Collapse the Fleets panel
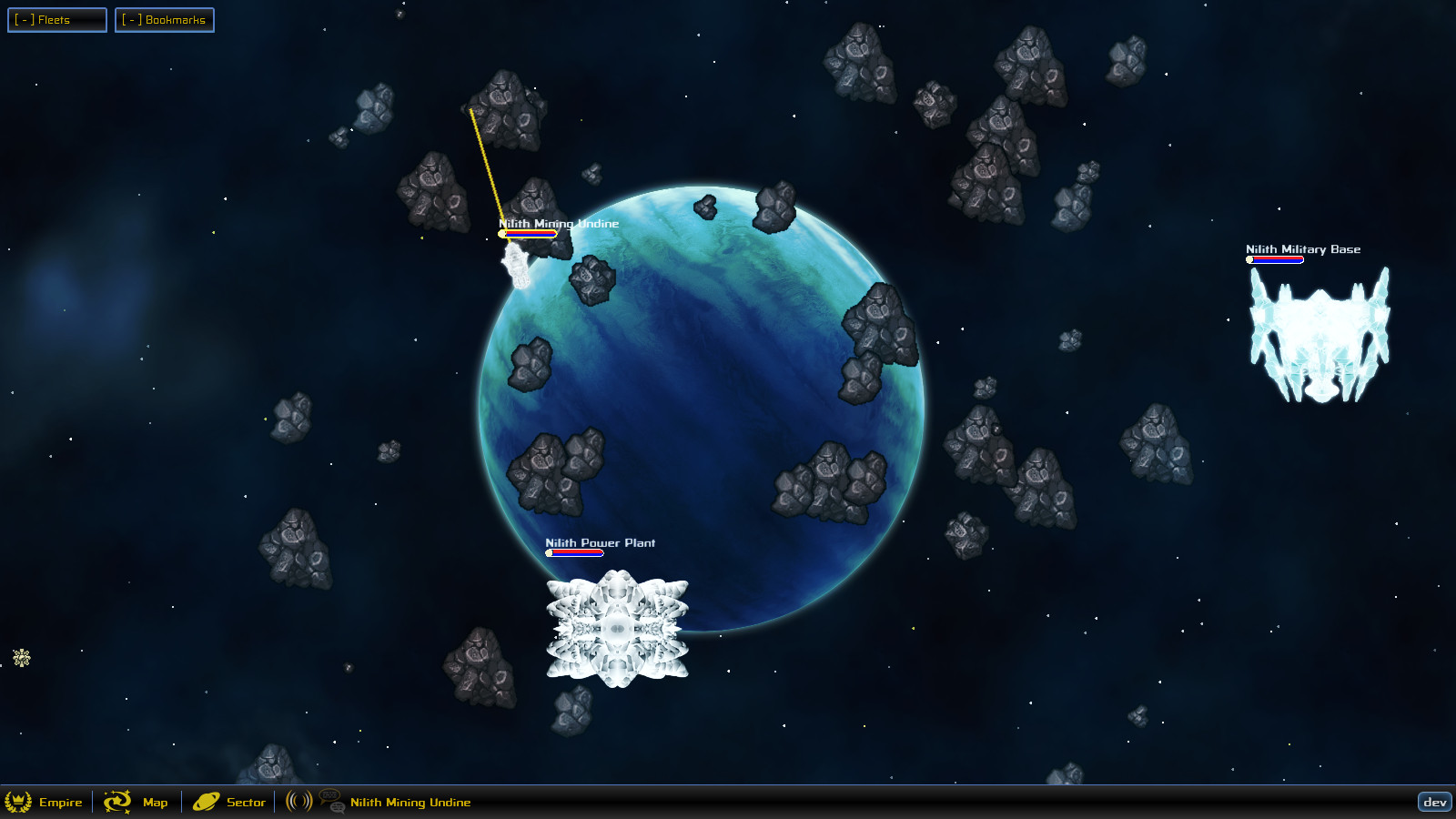This screenshot has height=819, width=1456. coord(56,19)
